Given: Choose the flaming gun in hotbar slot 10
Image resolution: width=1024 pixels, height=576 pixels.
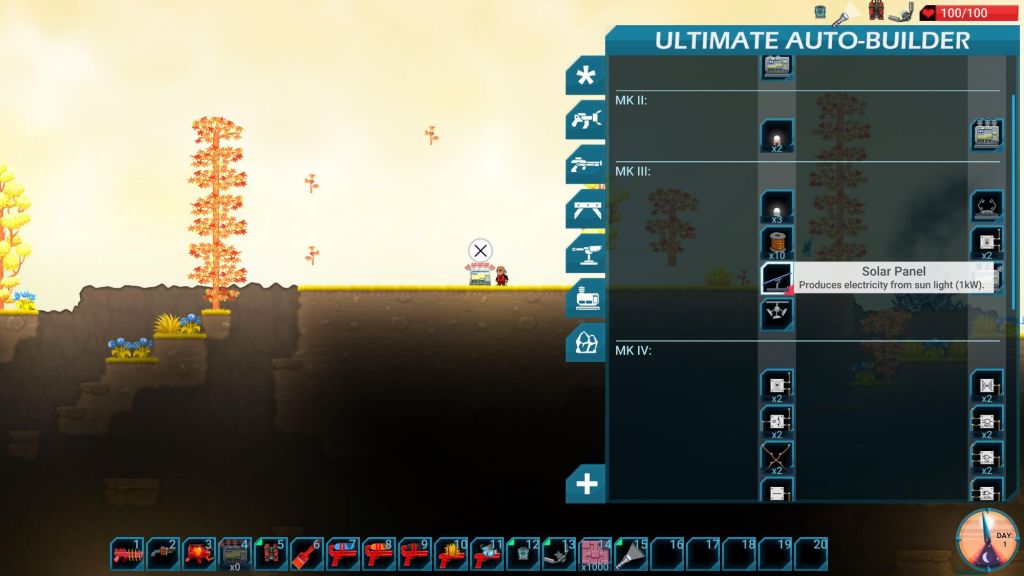Looking at the screenshot, I should [450, 553].
